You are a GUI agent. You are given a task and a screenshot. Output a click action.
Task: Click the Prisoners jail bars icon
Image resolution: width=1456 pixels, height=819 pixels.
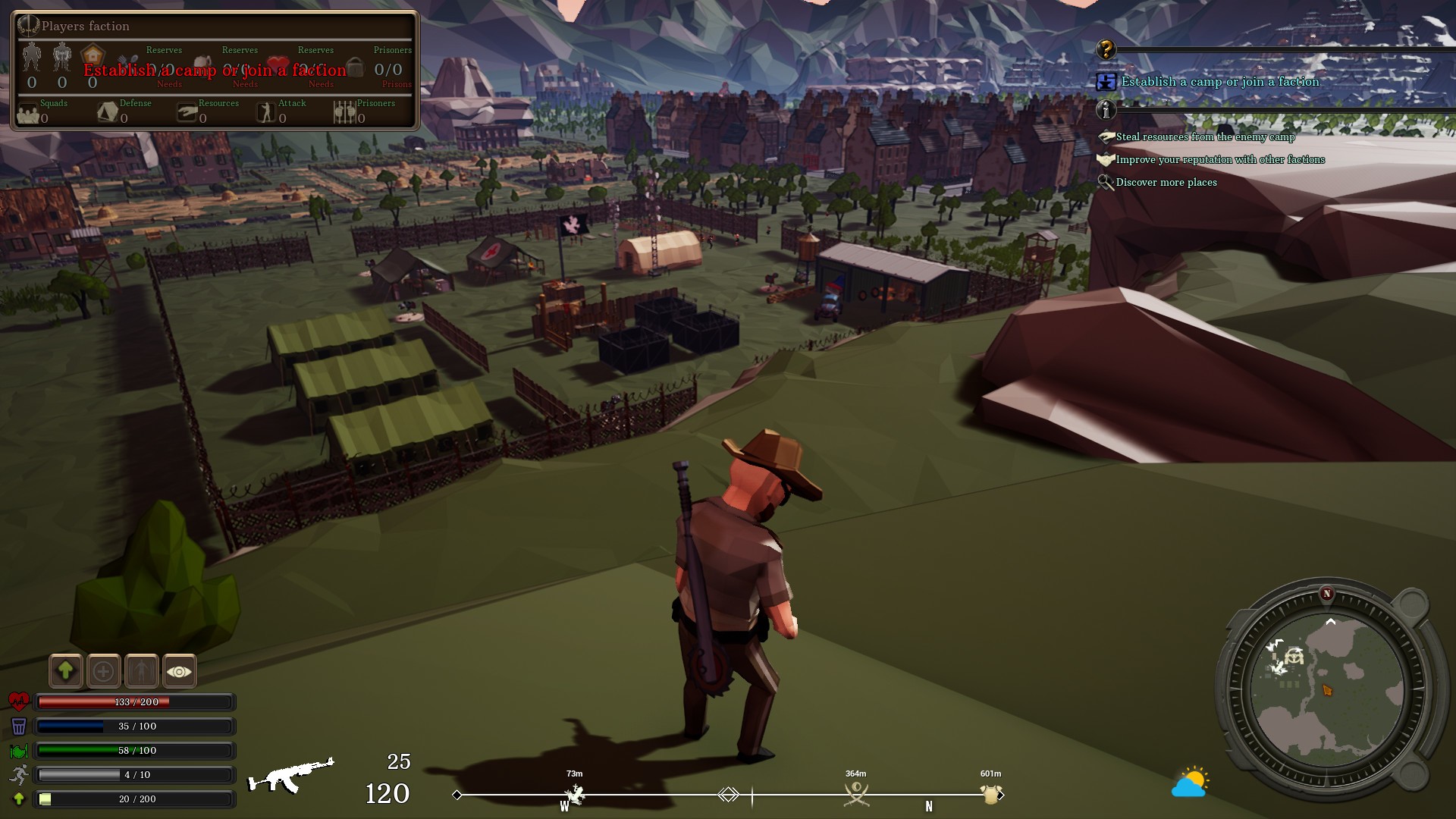click(345, 111)
